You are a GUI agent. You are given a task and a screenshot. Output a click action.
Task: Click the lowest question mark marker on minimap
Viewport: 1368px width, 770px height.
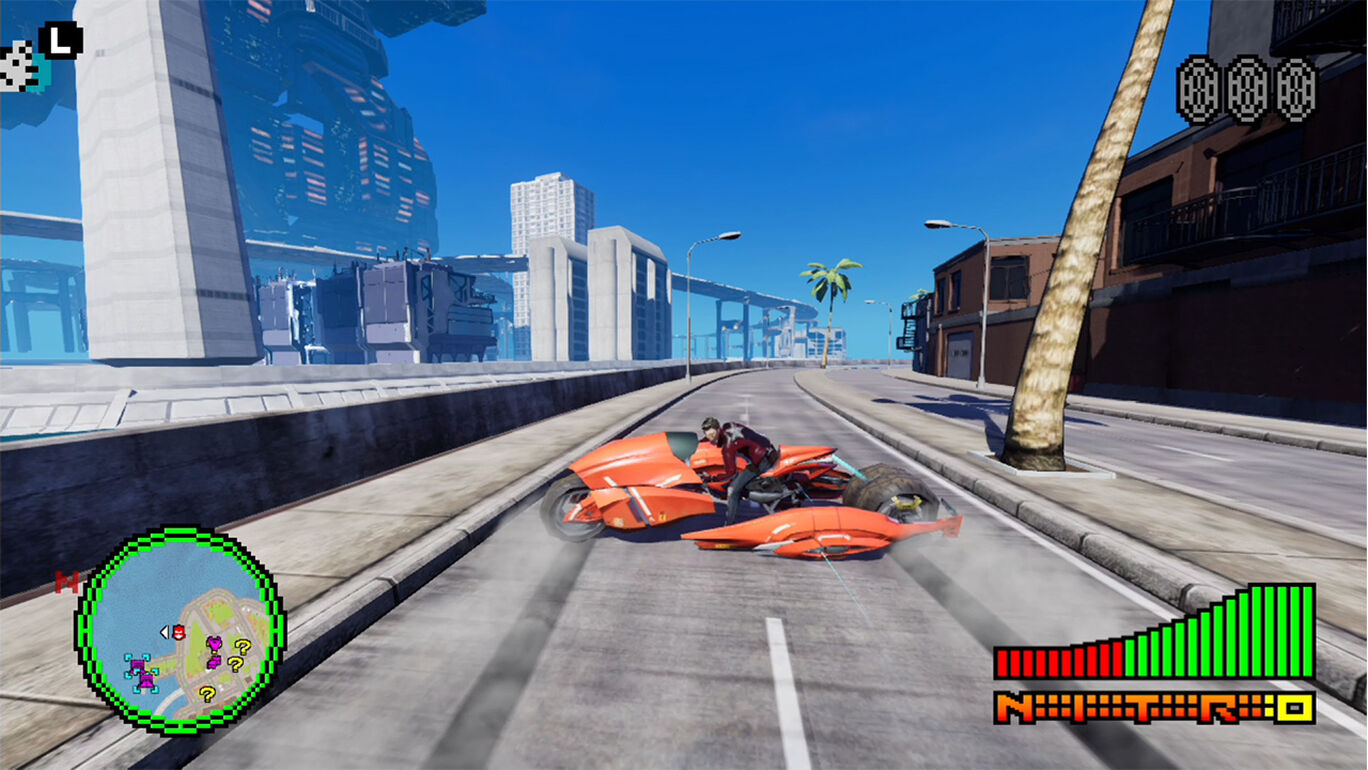coord(207,694)
